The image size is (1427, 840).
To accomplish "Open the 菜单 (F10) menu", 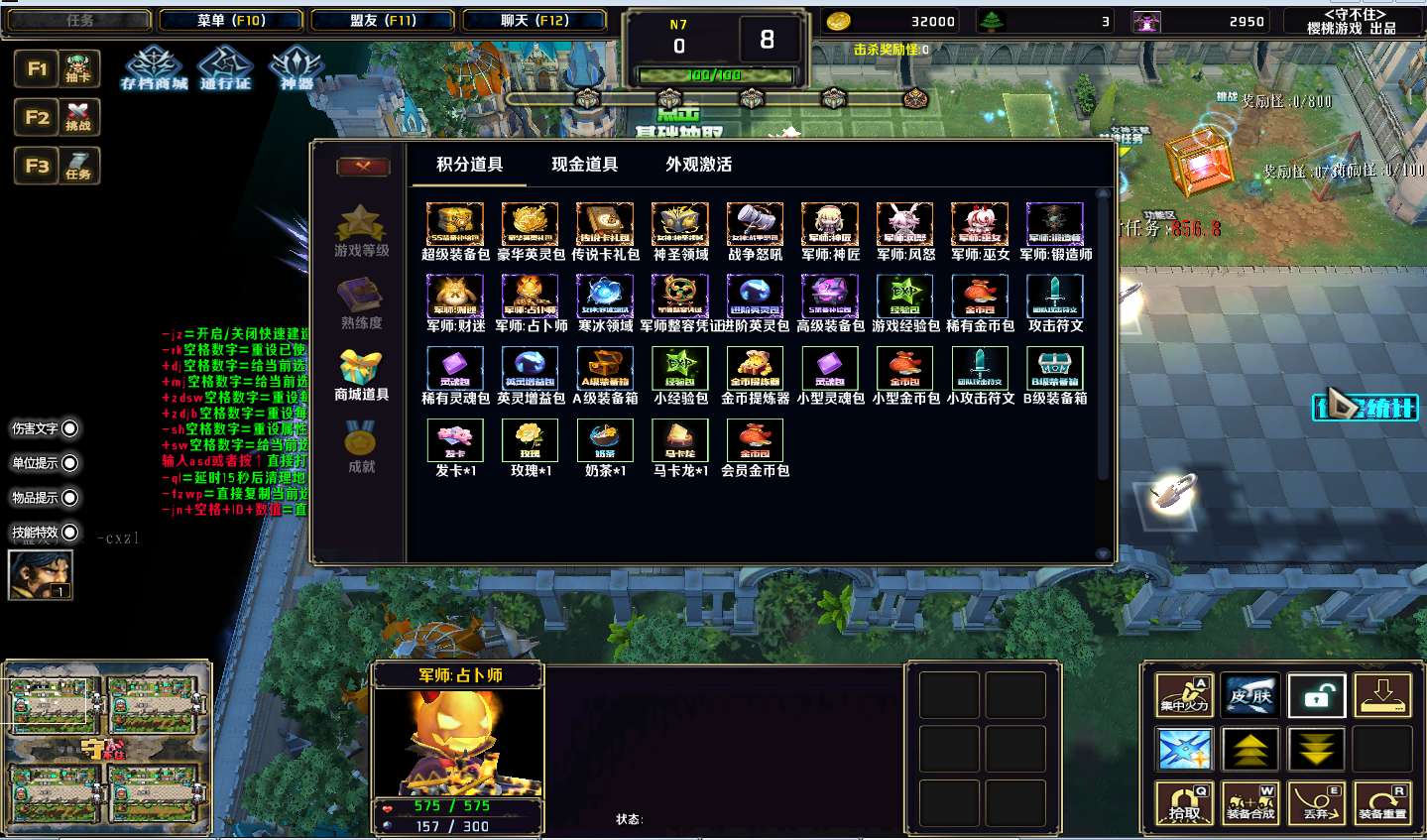I will pos(231,21).
